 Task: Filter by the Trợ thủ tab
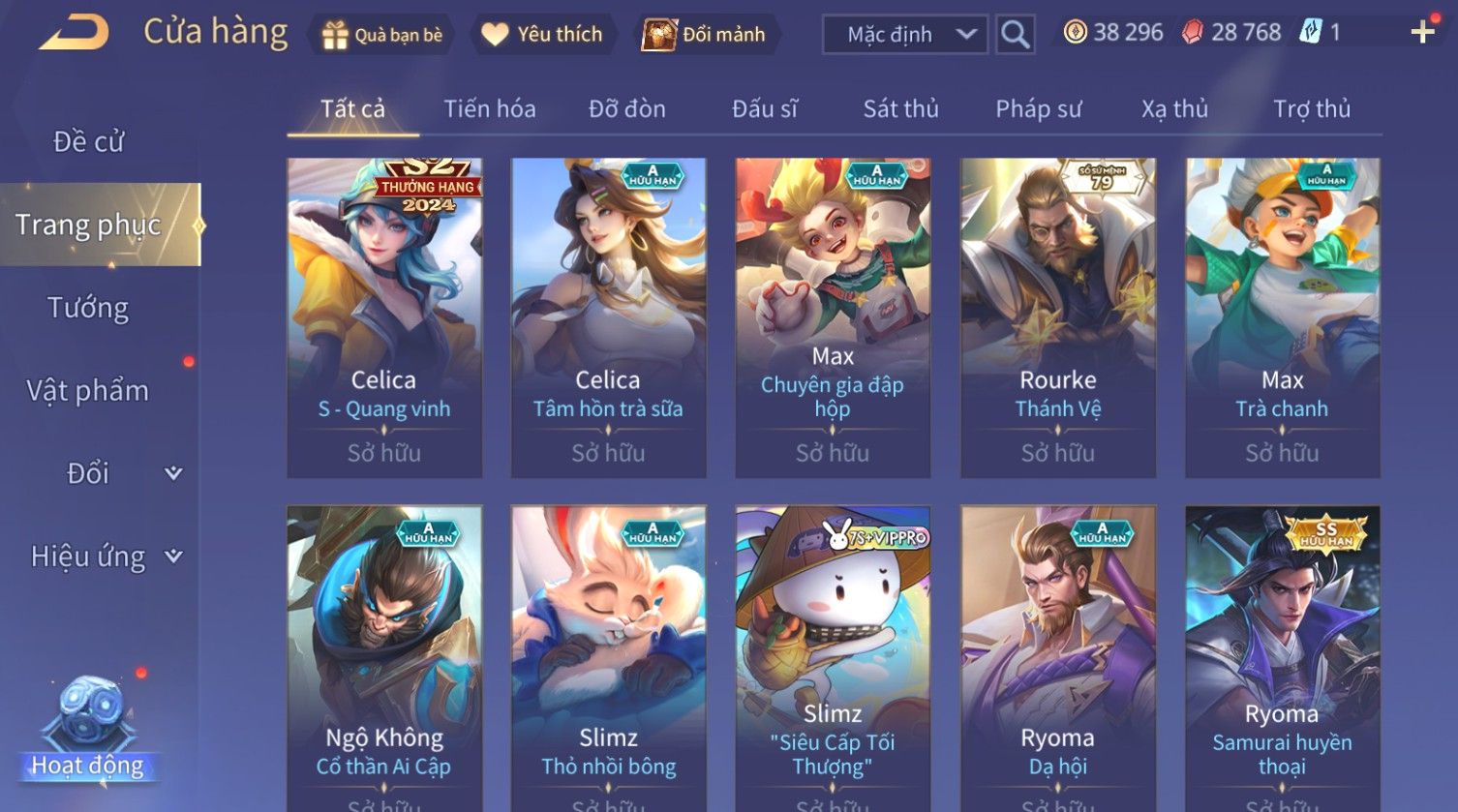(1311, 108)
